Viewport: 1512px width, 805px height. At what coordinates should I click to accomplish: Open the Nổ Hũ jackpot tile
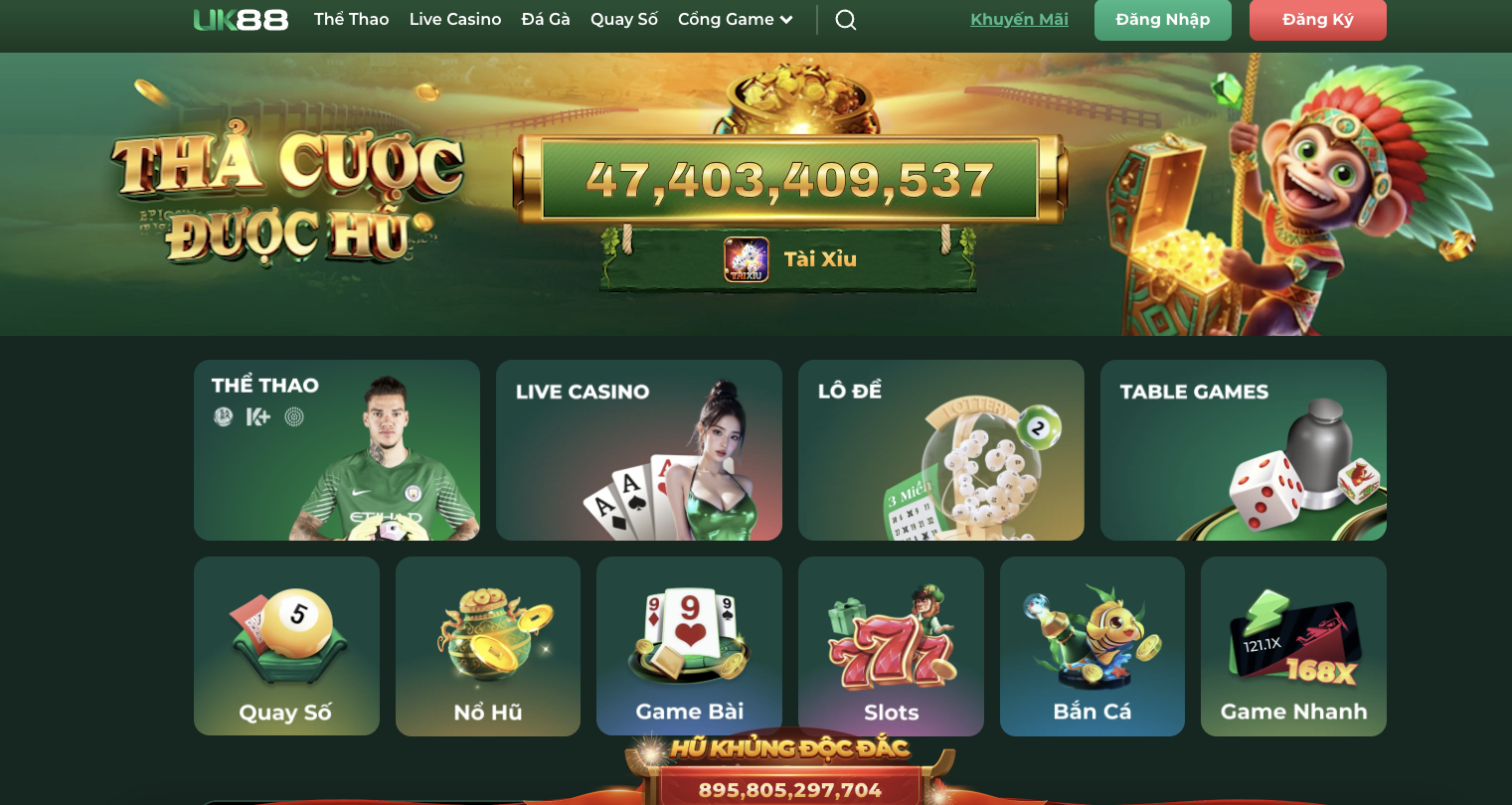[x=488, y=646]
